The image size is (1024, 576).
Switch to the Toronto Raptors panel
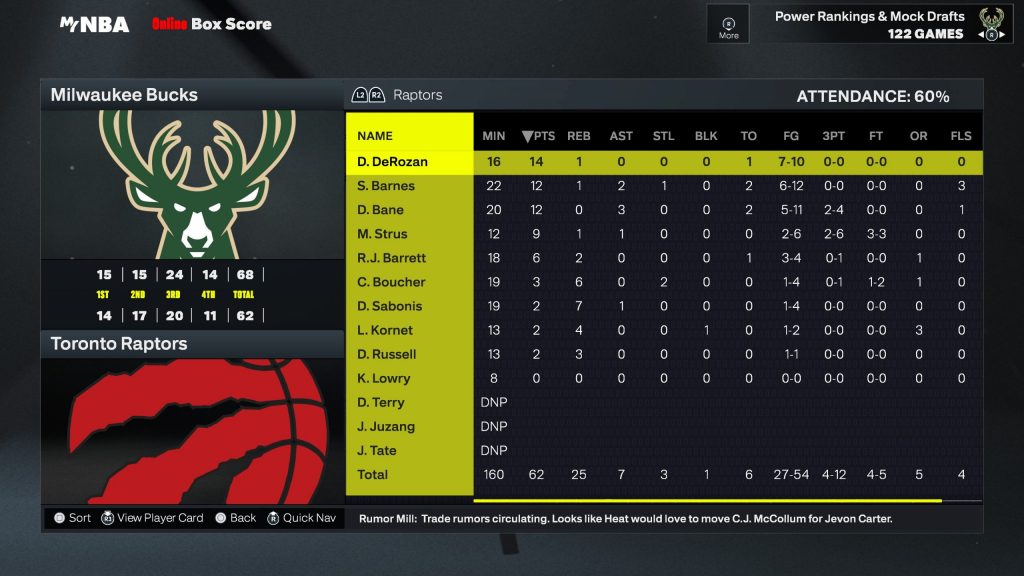[x=191, y=344]
